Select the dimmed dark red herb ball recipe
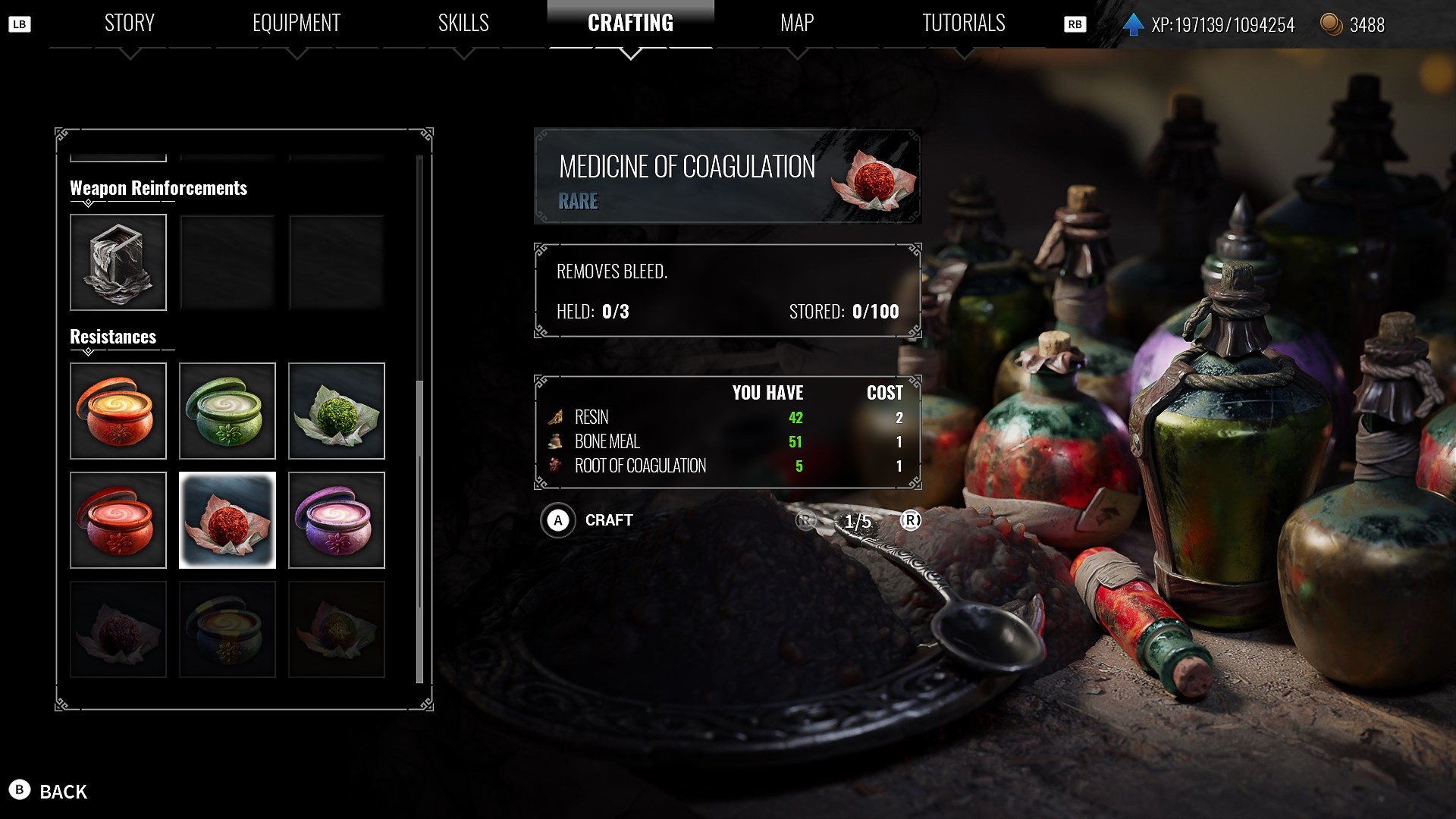The image size is (1456, 819). click(118, 629)
